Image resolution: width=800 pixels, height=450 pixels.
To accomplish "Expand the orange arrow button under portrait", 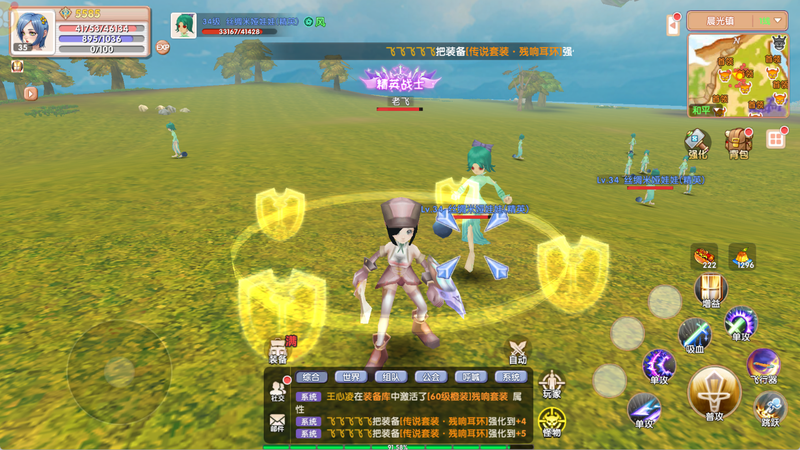I will 30,93.
